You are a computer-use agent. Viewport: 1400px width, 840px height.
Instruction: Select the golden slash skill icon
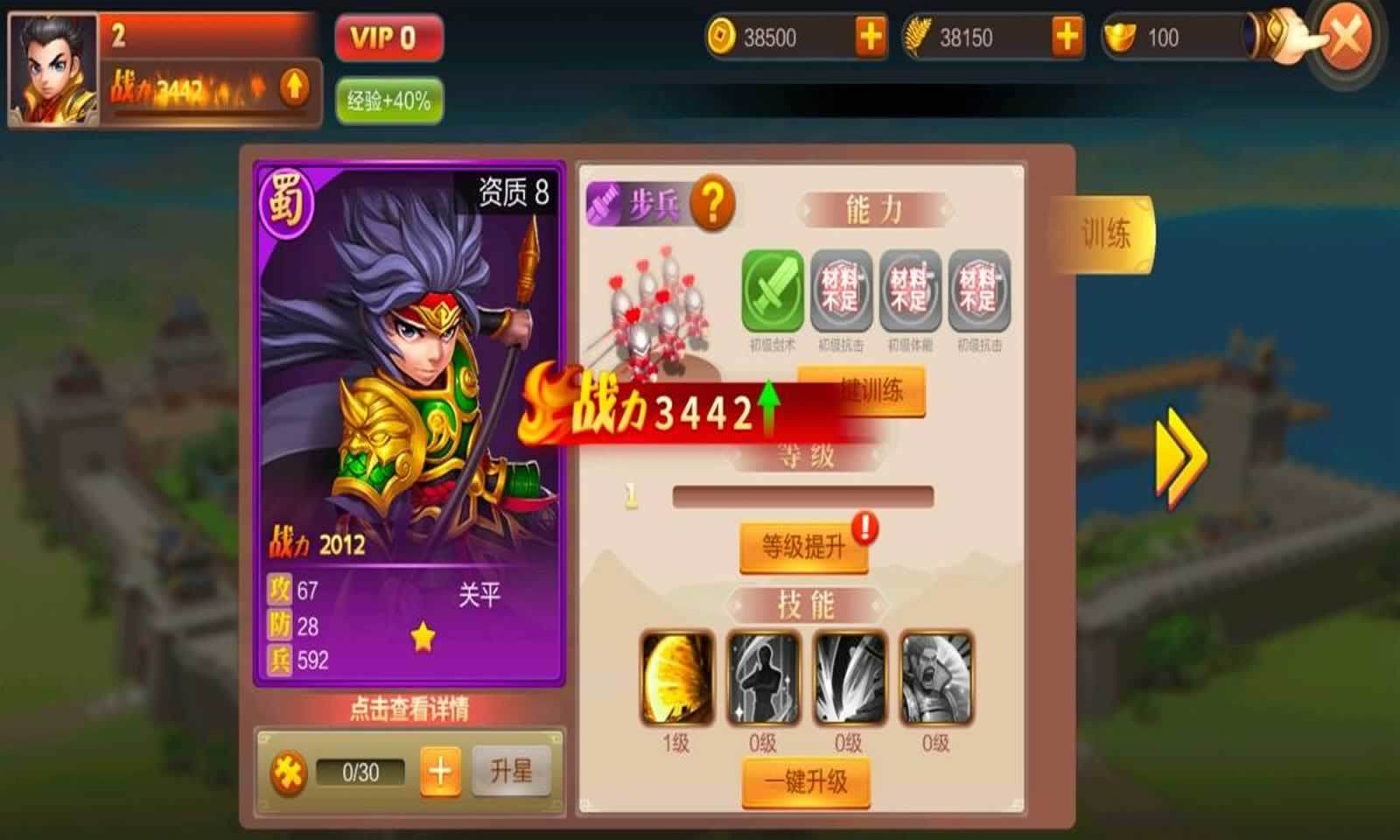[x=677, y=677]
